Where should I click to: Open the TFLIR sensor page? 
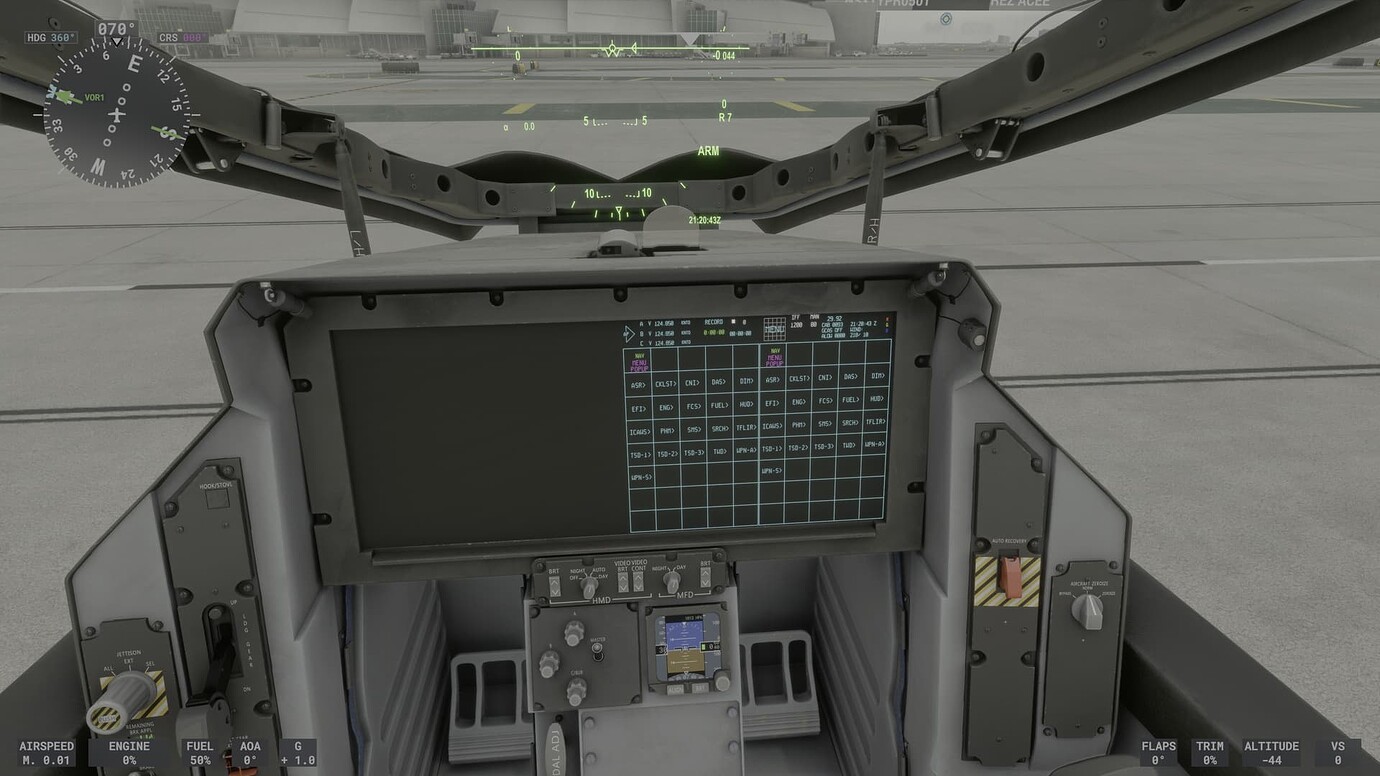click(x=745, y=427)
